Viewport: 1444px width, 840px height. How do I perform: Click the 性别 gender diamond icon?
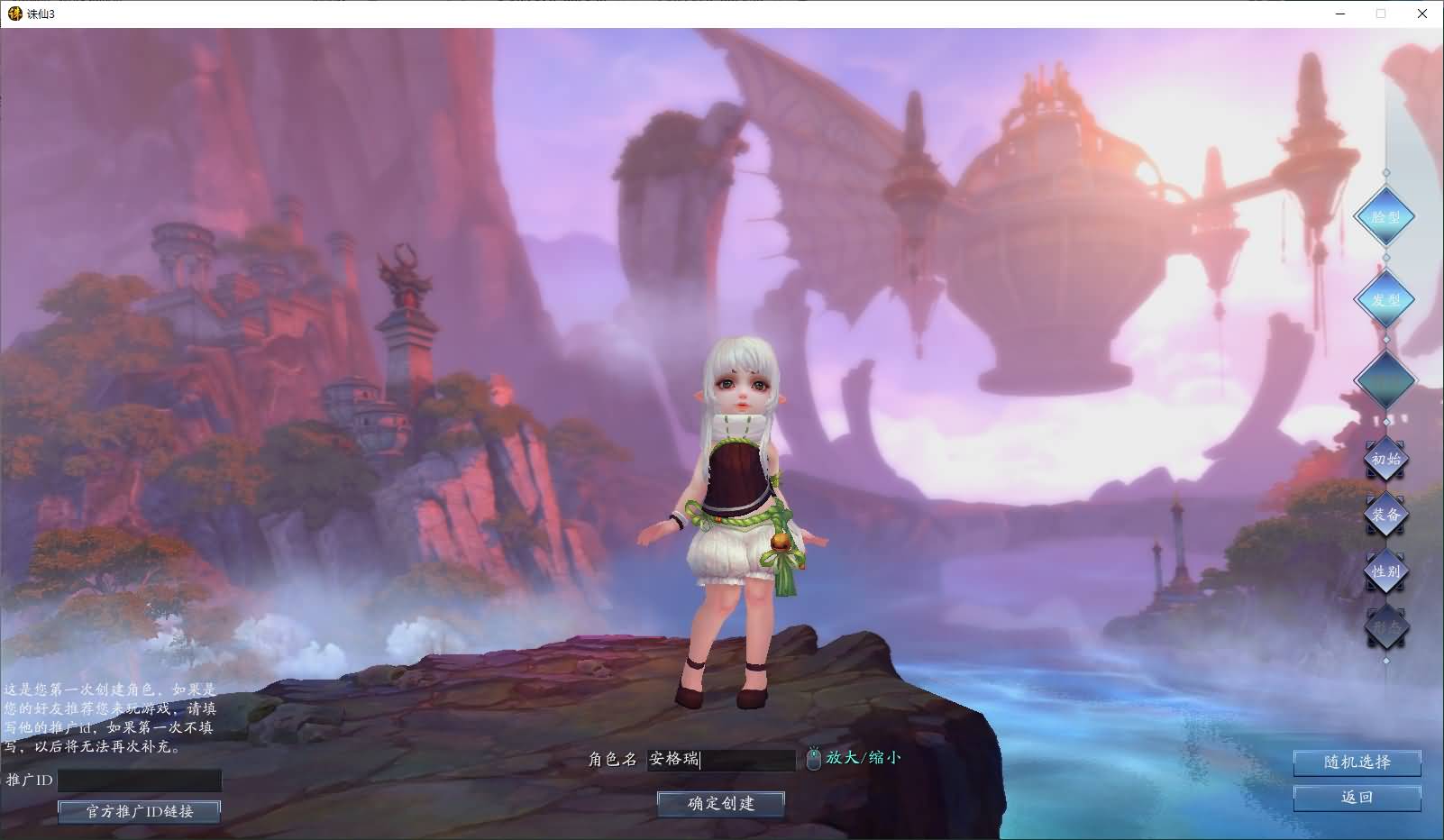click(1385, 571)
